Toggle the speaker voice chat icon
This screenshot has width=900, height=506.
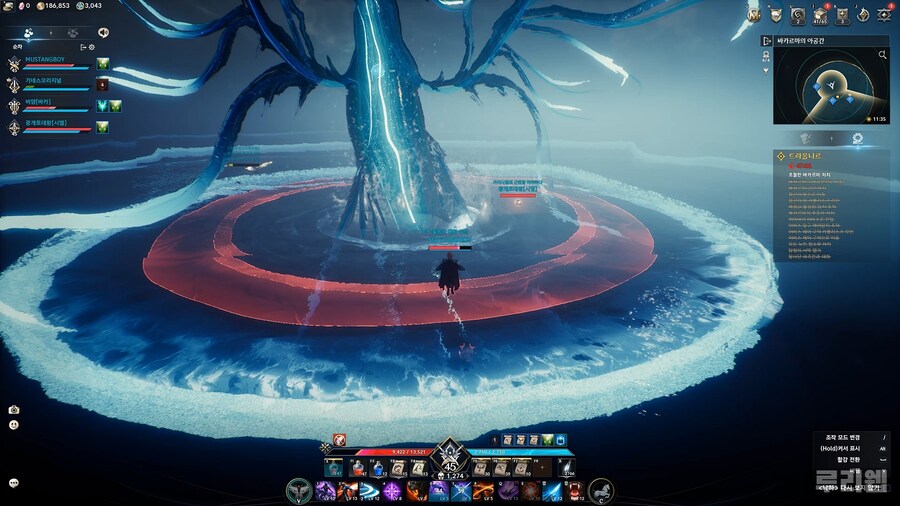pyautogui.click(x=103, y=32)
